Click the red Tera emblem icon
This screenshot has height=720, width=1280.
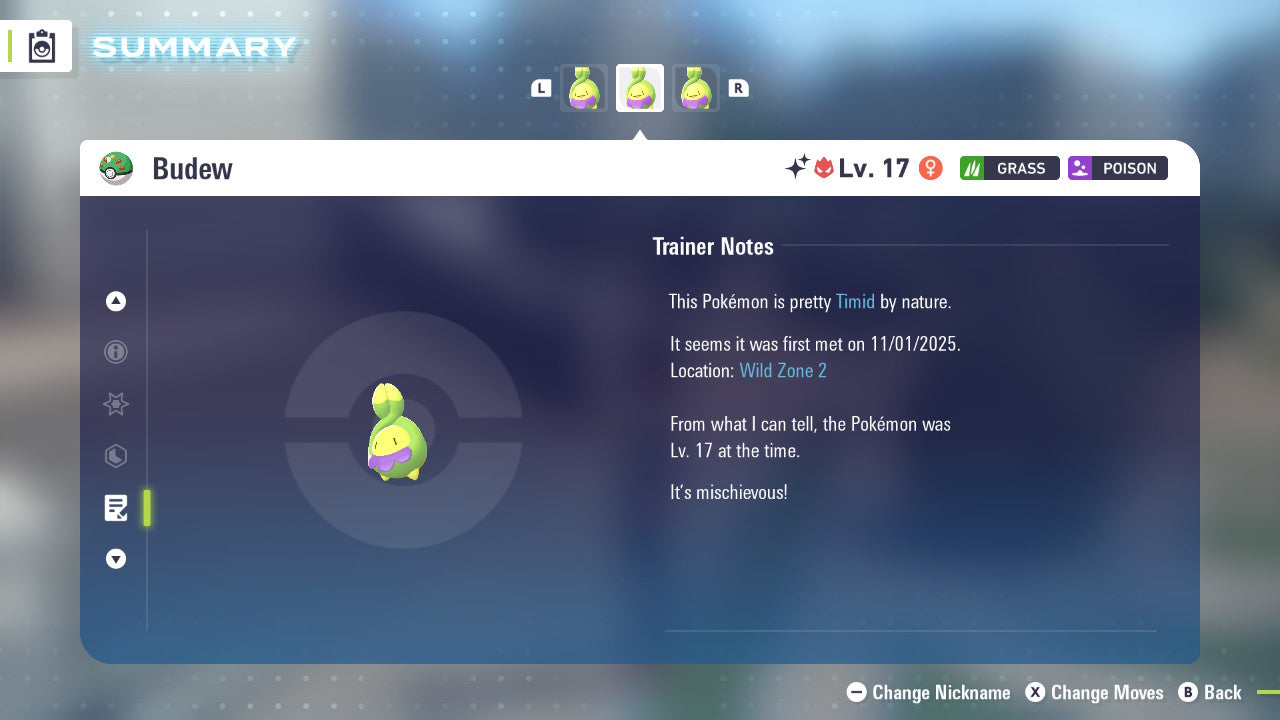822,168
